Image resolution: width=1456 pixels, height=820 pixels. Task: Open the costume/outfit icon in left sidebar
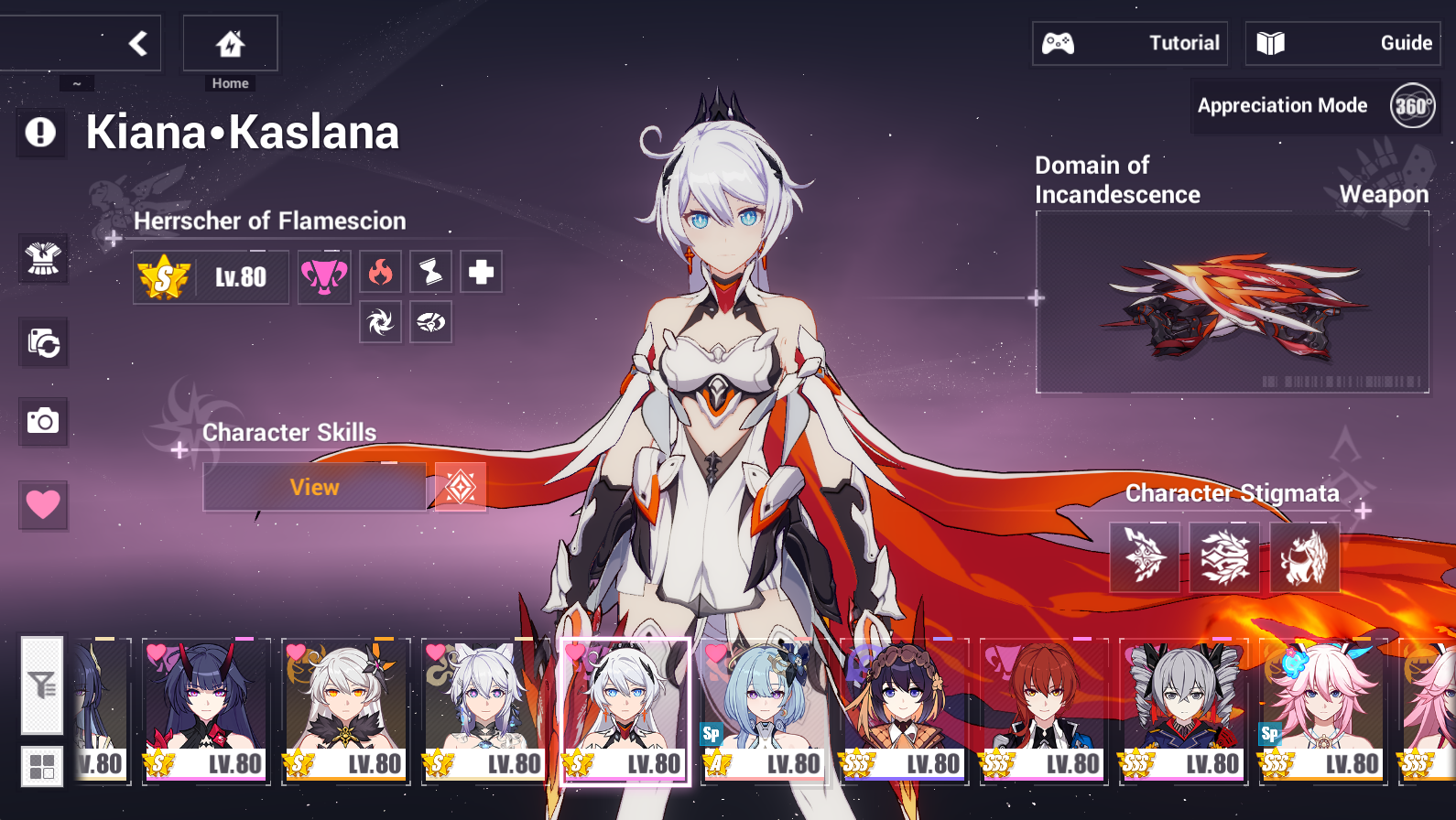pyautogui.click(x=42, y=259)
